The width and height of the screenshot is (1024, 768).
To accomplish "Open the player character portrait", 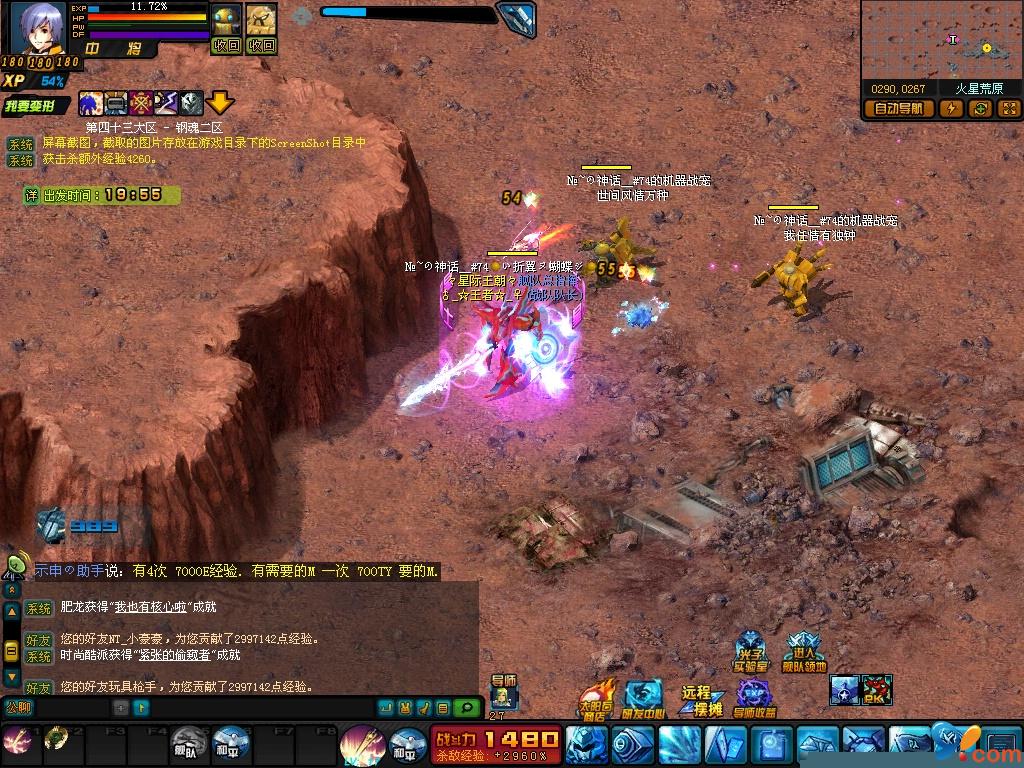I will [x=38, y=28].
